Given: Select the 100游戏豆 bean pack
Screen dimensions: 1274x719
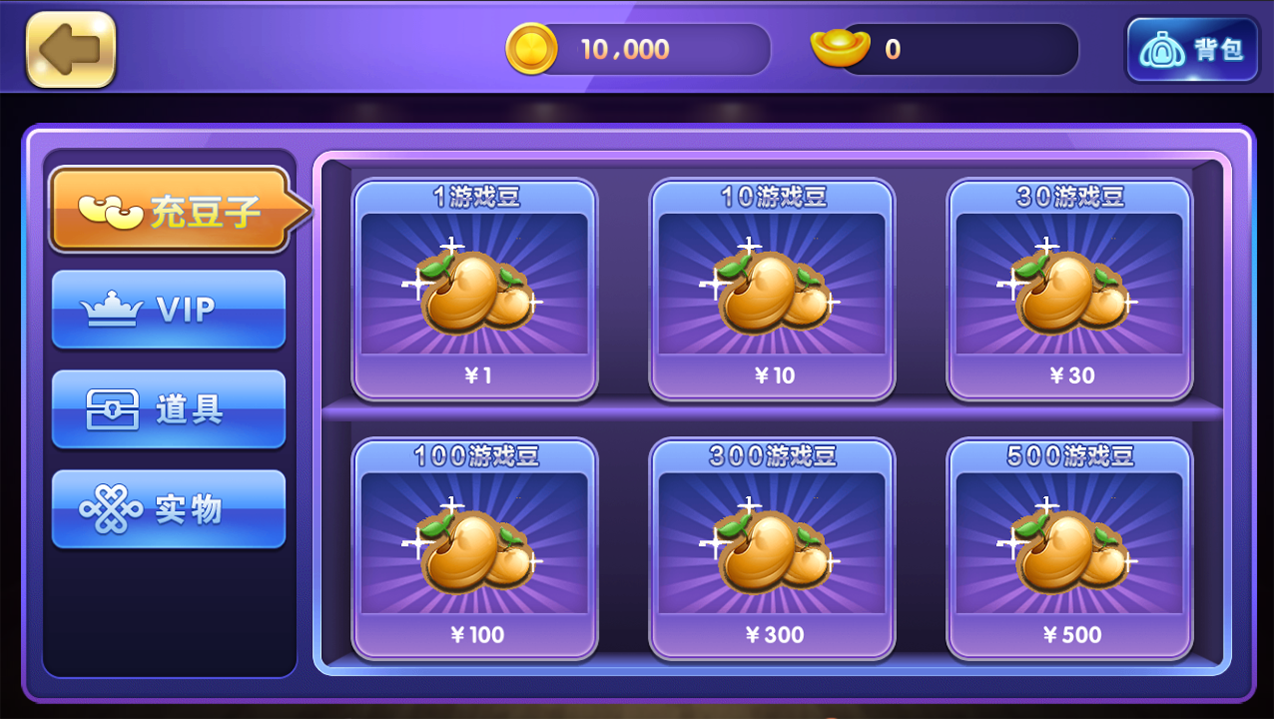Looking at the screenshot, I should tap(475, 548).
